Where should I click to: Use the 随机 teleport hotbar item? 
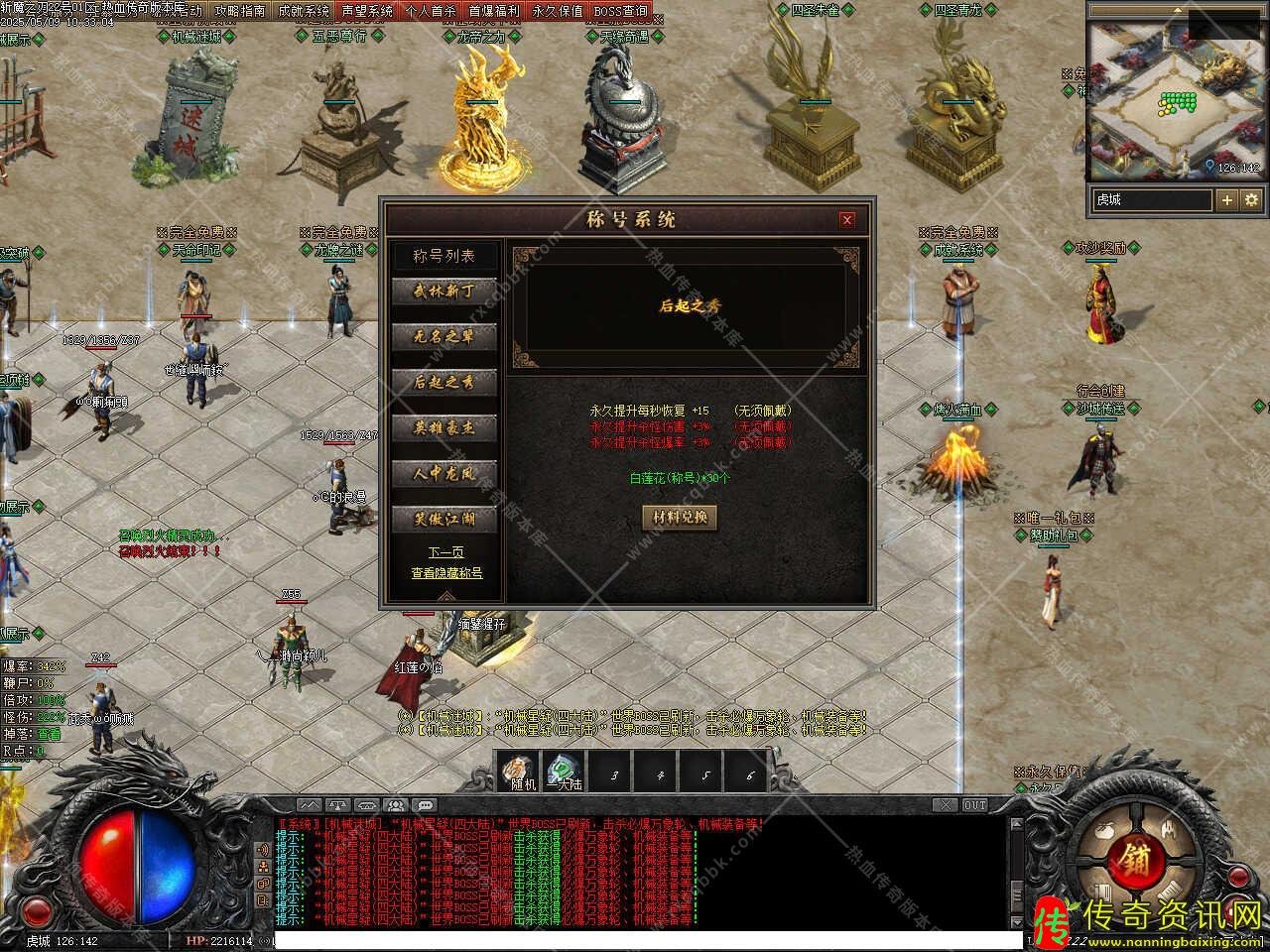click(x=517, y=772)
